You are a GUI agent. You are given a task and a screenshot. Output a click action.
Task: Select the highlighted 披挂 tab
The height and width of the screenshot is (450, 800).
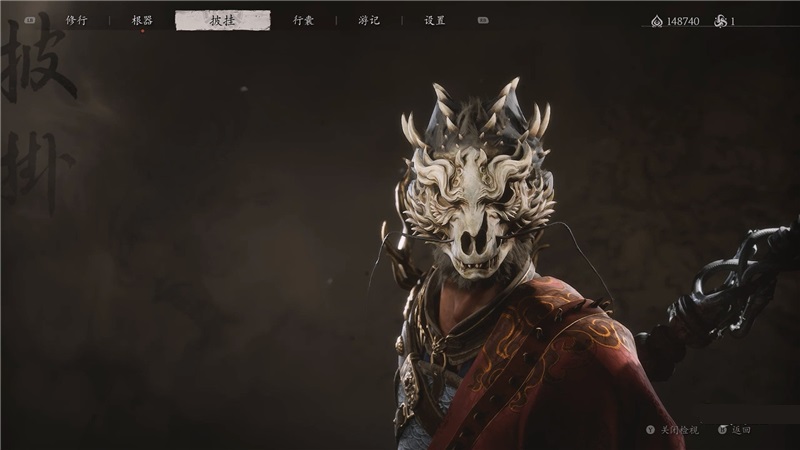[x=222, y=20]
